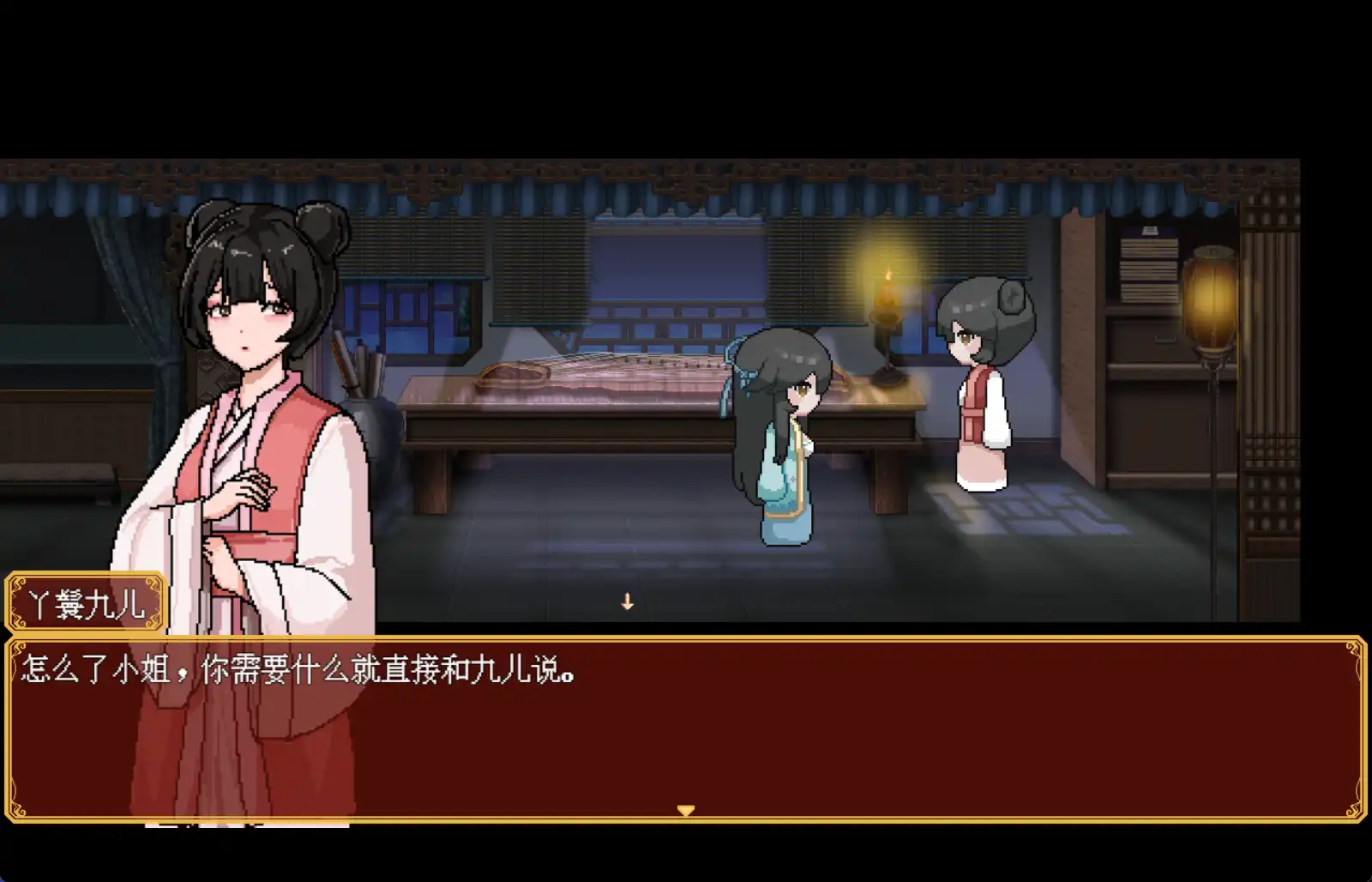
Task: Click the blue-dressed girl character sprite
Action: pos(785,446)
